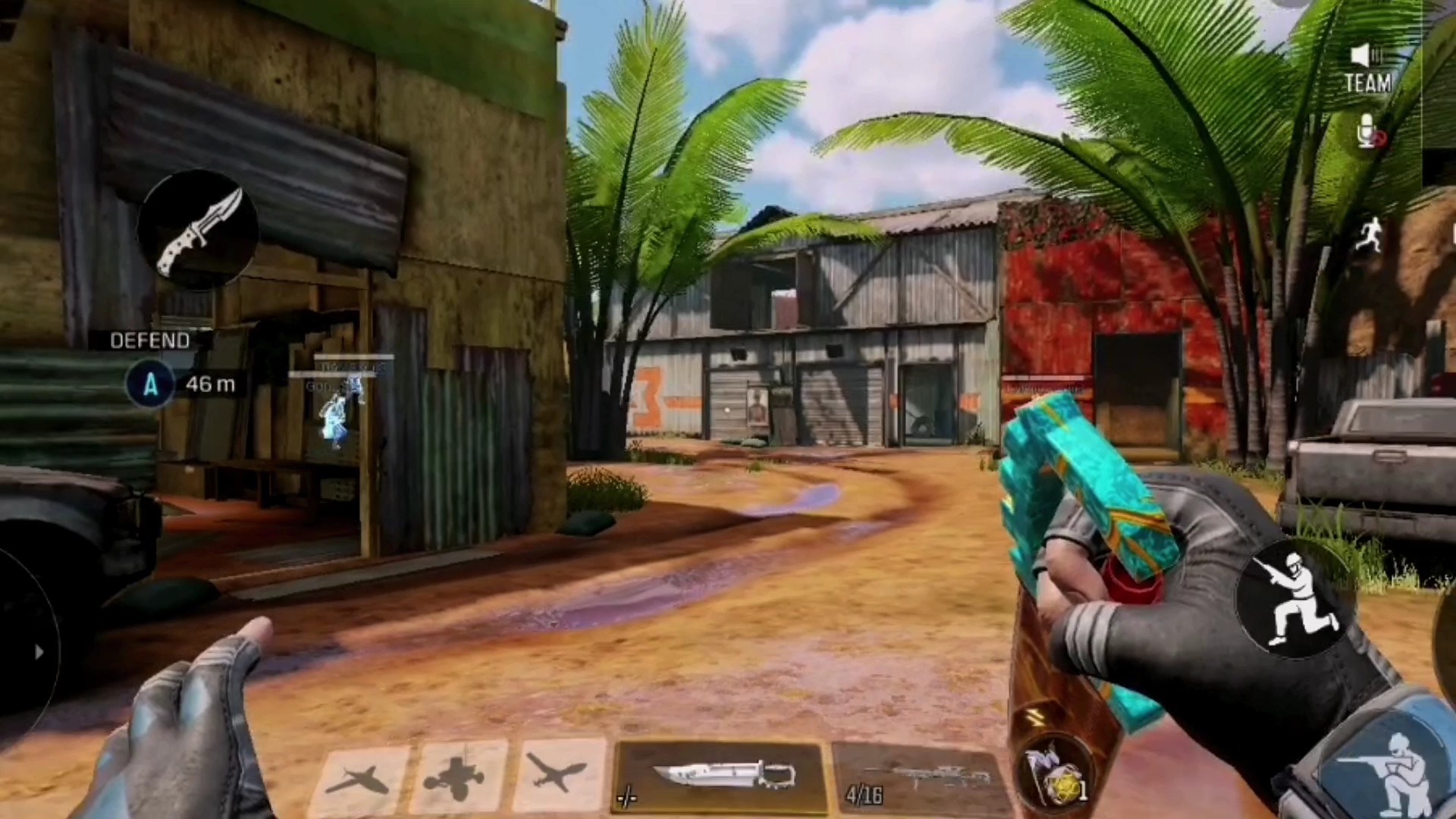
Task: Select the knife weapon slot
Action: [721, 777]
